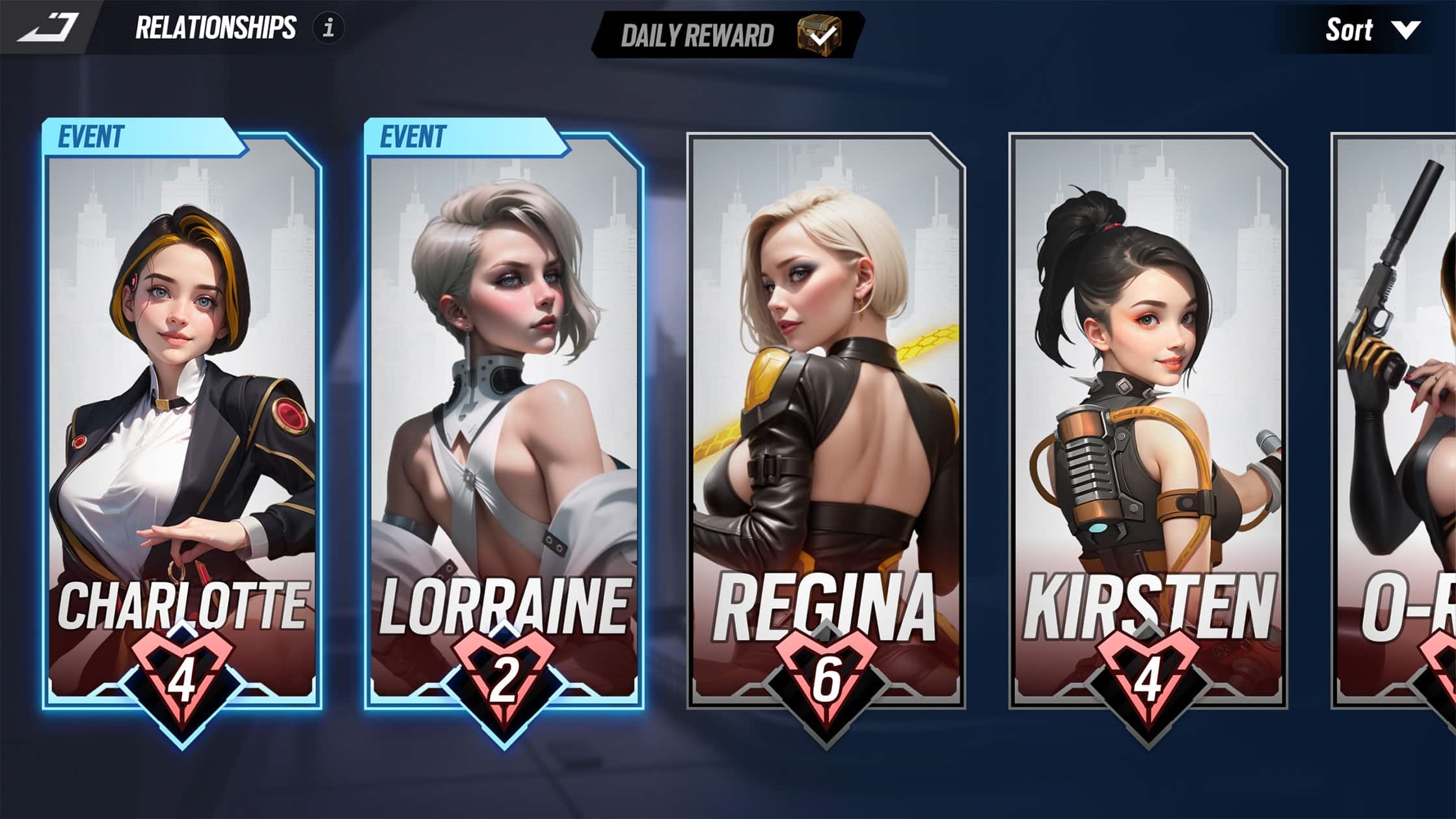Go back using the top-left arrow

tap(47, 27)
